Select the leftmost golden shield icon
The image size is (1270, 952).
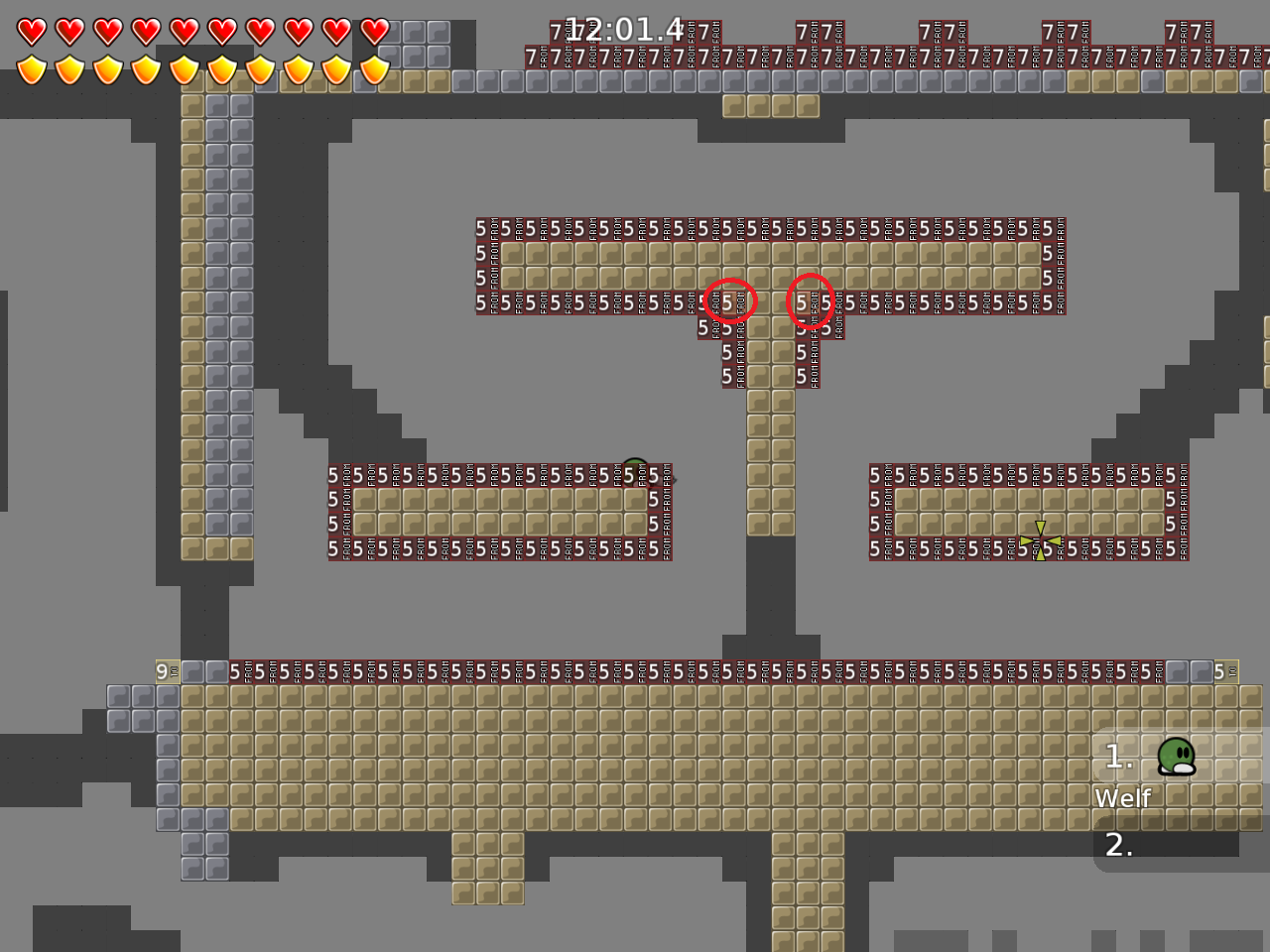tap(33, 68)
